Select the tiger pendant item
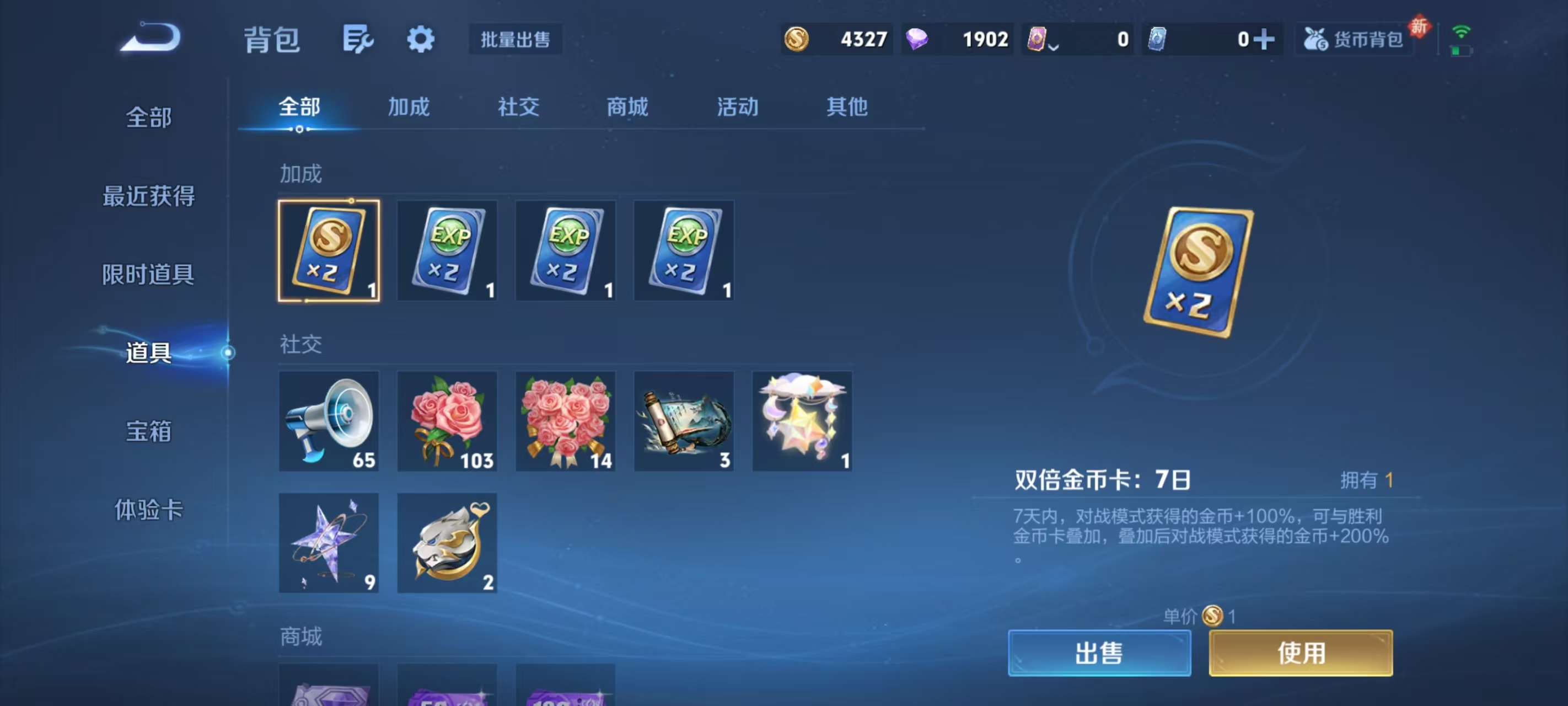Viewport: 1568px width, 706px height. pos(447,542)
